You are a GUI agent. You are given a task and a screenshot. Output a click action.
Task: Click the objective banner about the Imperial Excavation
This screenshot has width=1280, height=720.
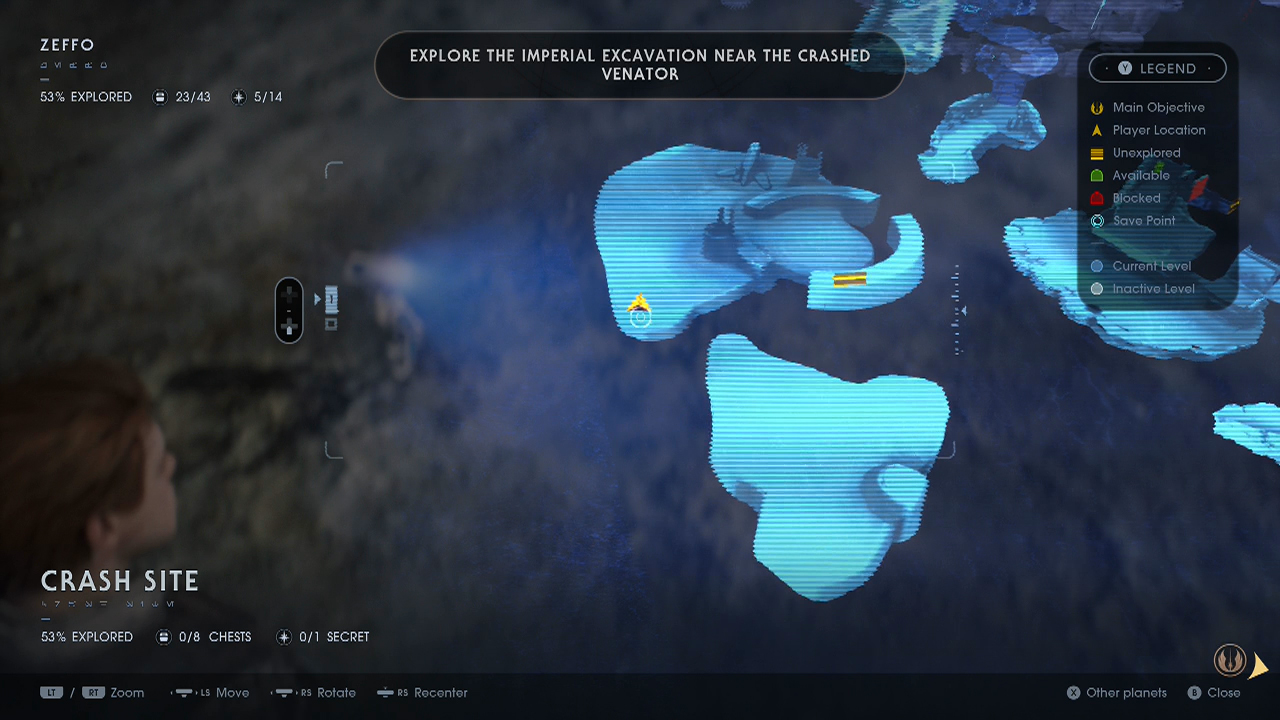(640, 64)
